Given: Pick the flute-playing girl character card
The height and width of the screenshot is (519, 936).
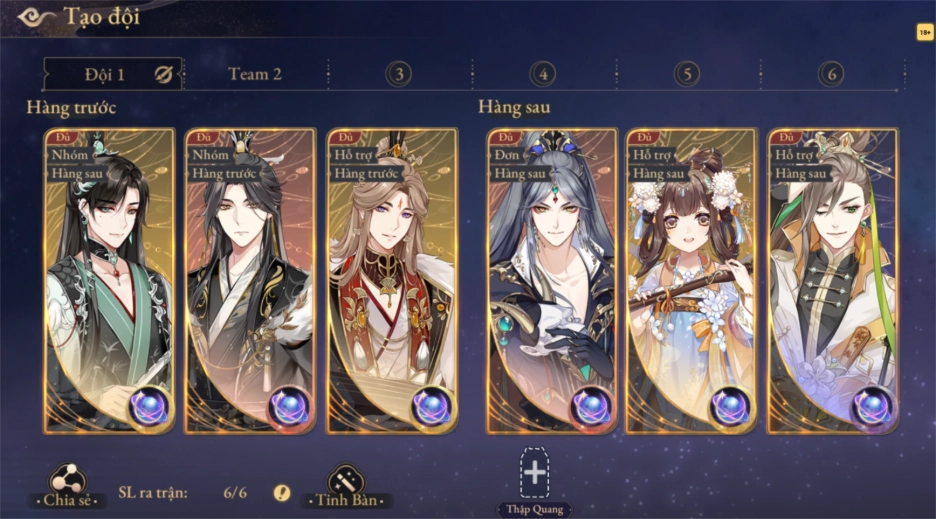Looking at the screenshot, I should pyautogui.click(x=691, y=281).
